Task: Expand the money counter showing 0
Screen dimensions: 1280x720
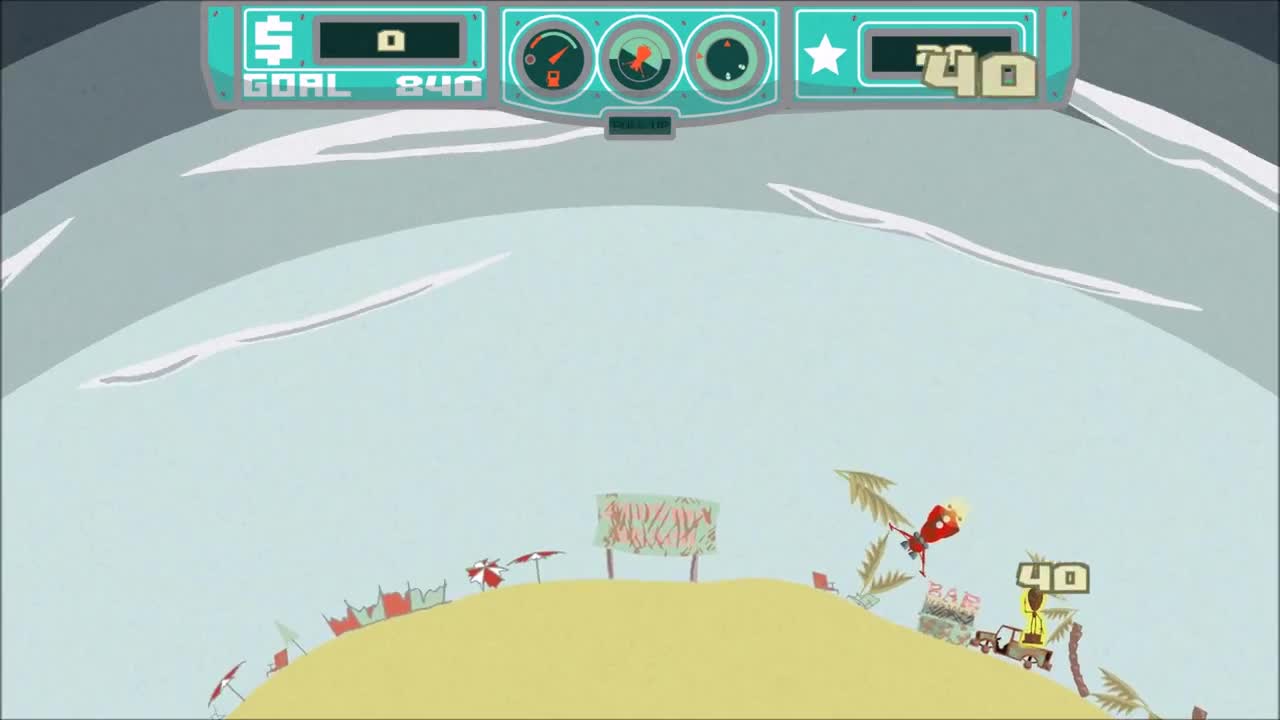Action: (392, 40)
